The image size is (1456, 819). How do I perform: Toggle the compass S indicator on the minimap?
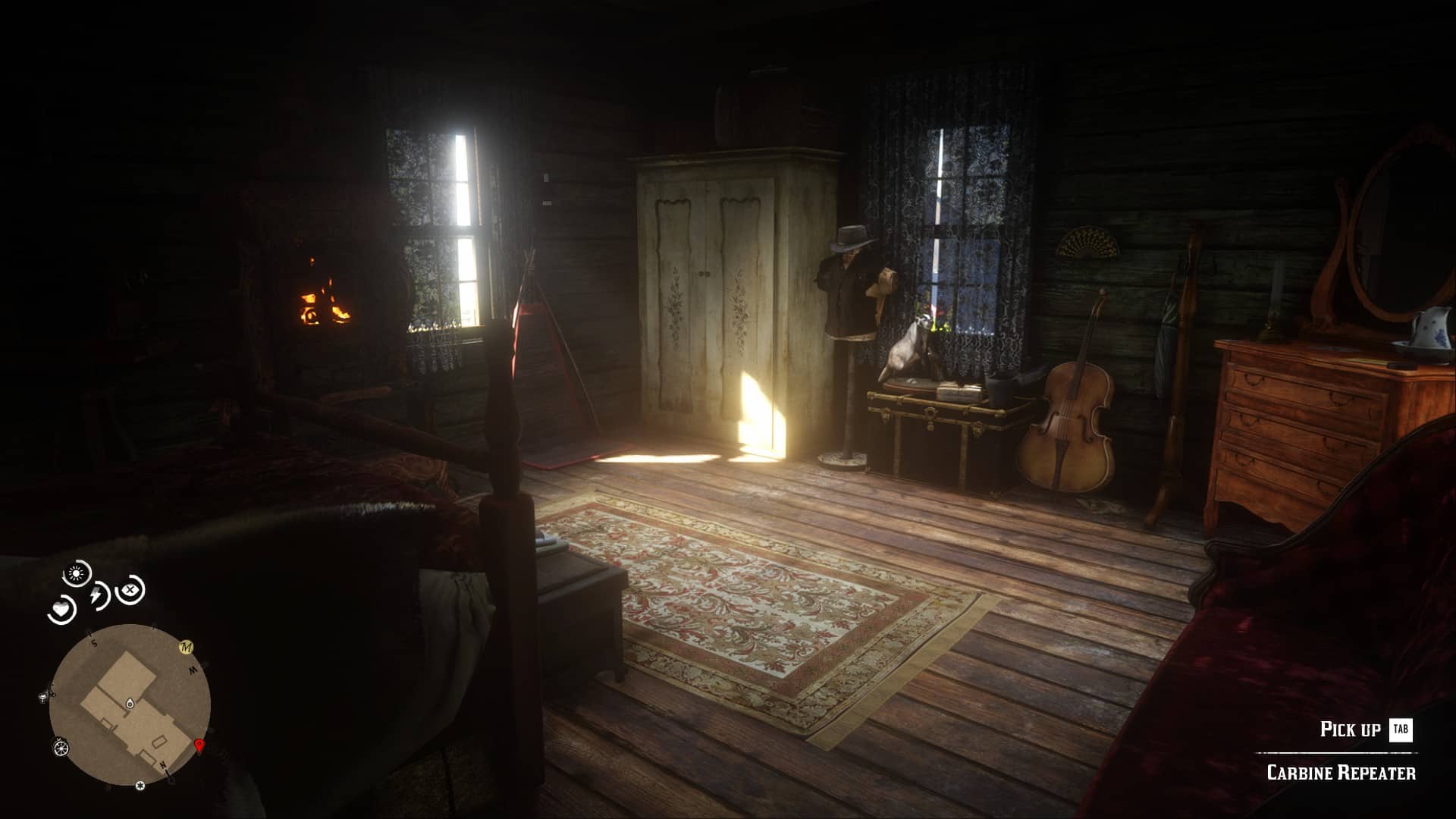(x=93, y=643)
